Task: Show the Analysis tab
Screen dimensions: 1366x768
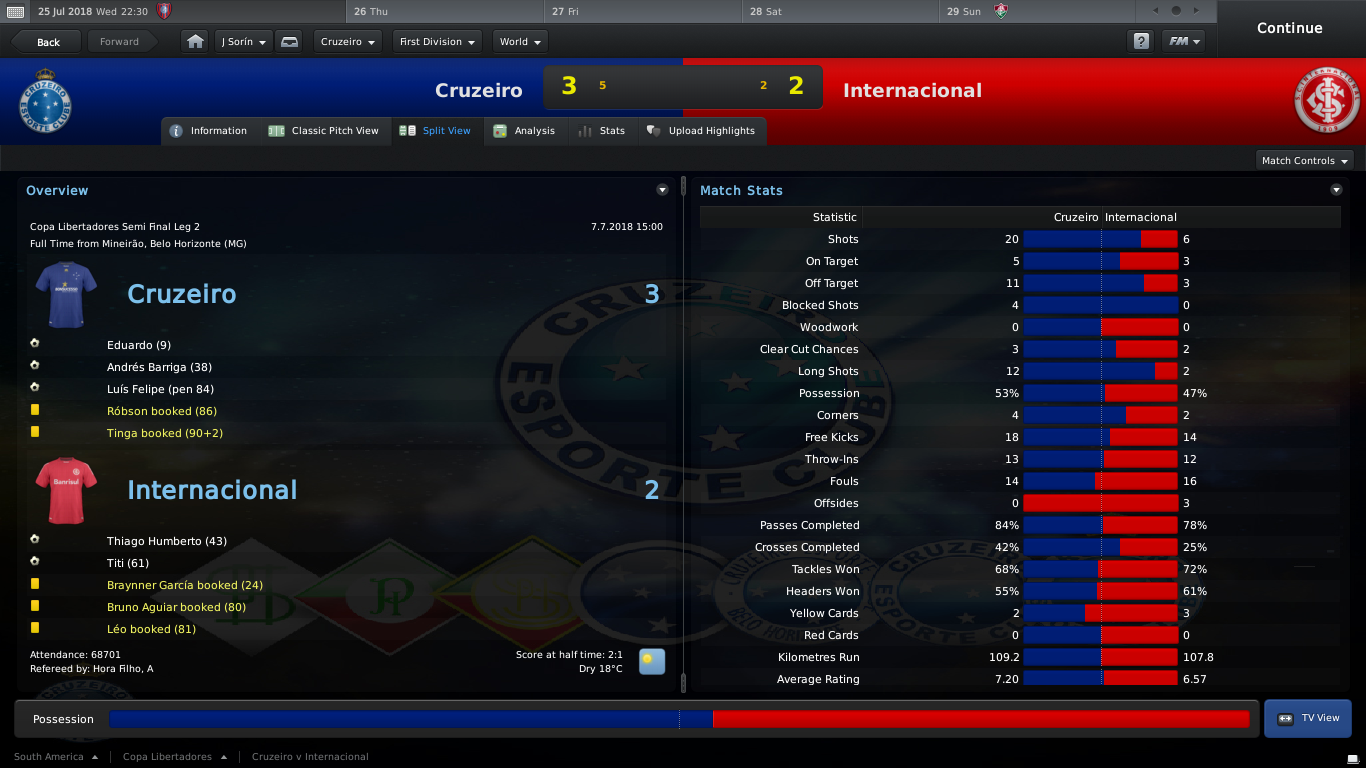Action: click(x=525, y=131)
